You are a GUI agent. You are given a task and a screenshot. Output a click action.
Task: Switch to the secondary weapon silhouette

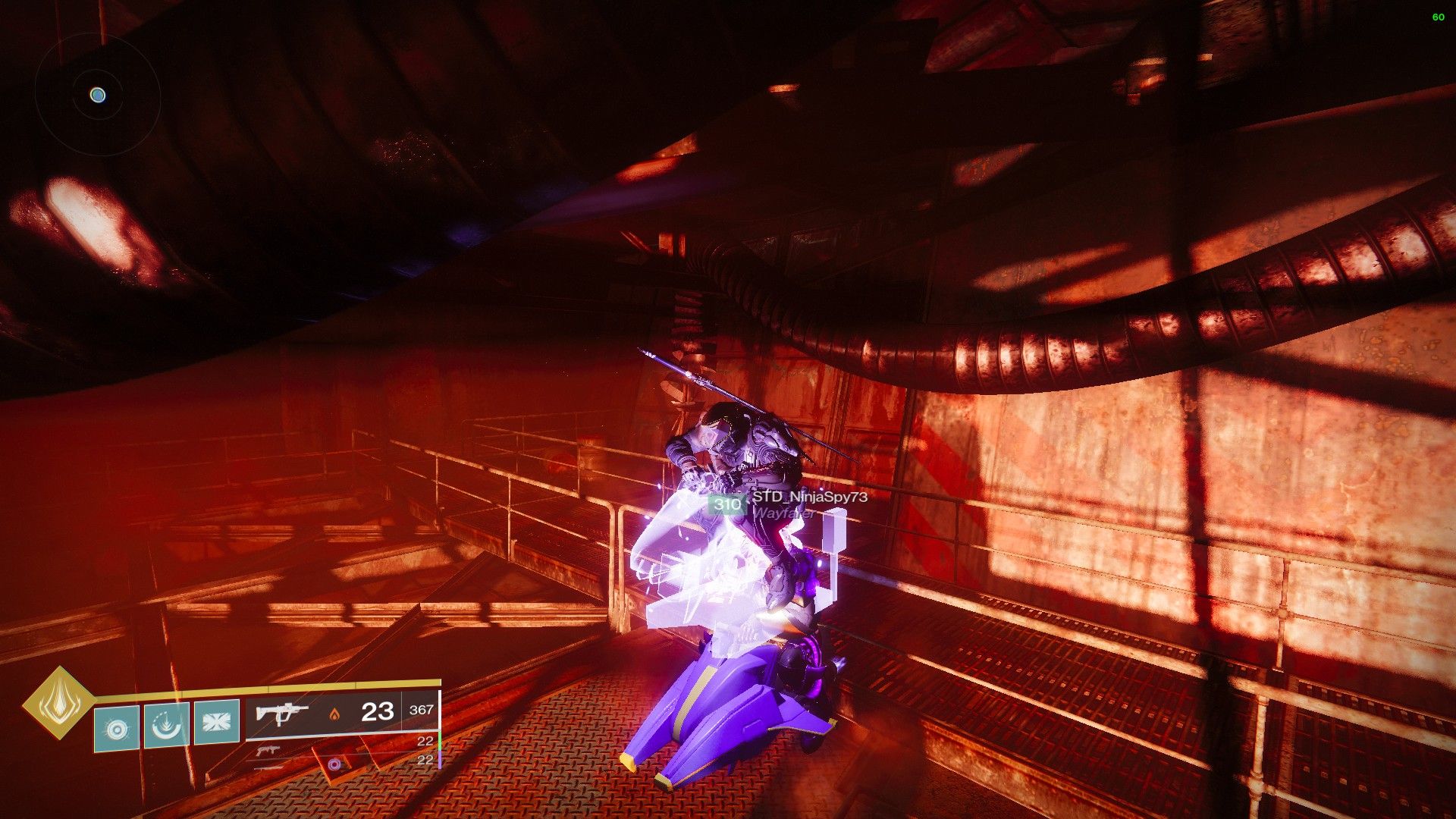267,751
